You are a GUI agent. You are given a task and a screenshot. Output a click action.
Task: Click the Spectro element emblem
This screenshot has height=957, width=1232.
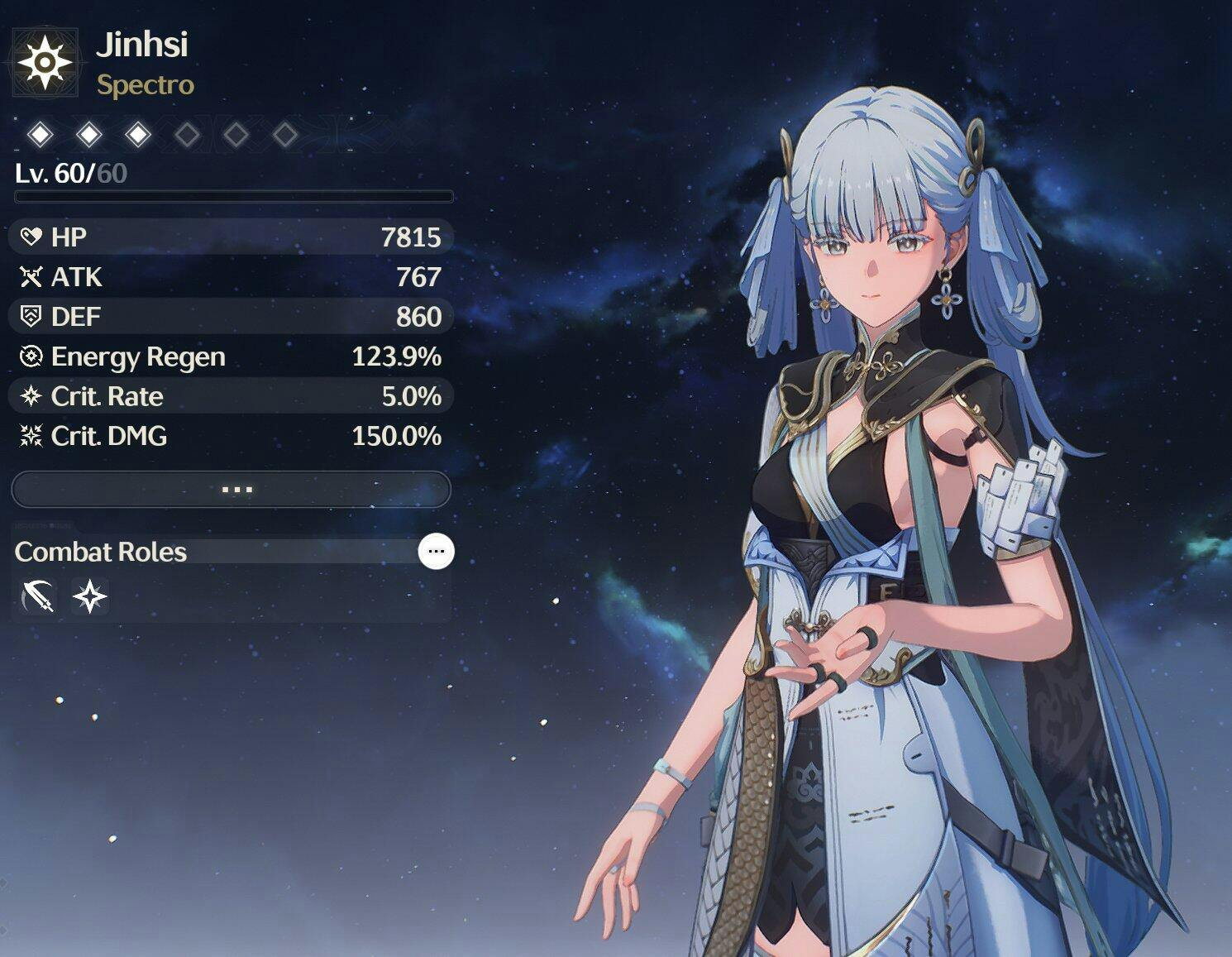[45, 62]
